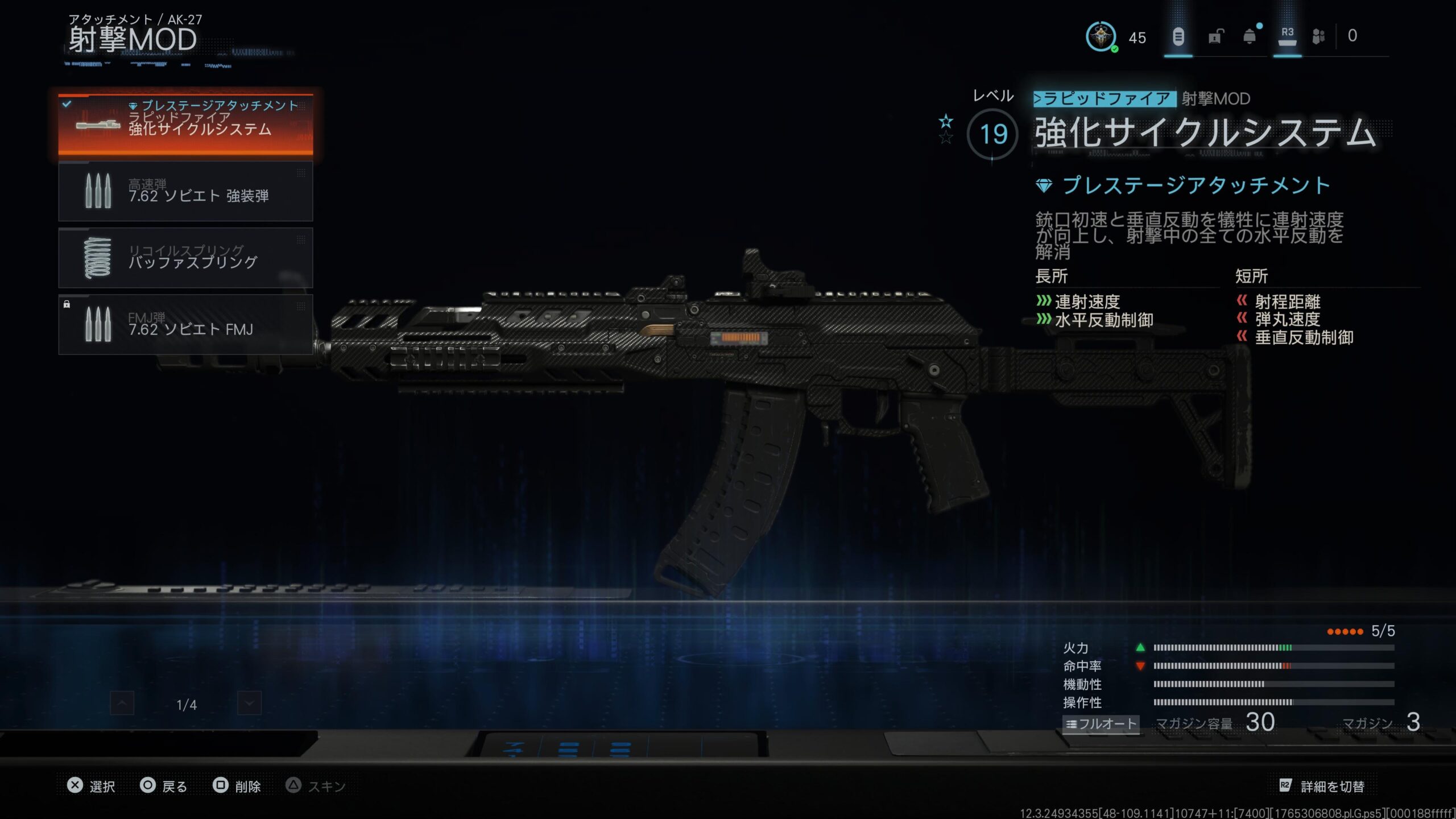The height and width of the screenshot is (819, 1456).
Task: Open the padlock unlock icon
Action: coord(1214,38)
